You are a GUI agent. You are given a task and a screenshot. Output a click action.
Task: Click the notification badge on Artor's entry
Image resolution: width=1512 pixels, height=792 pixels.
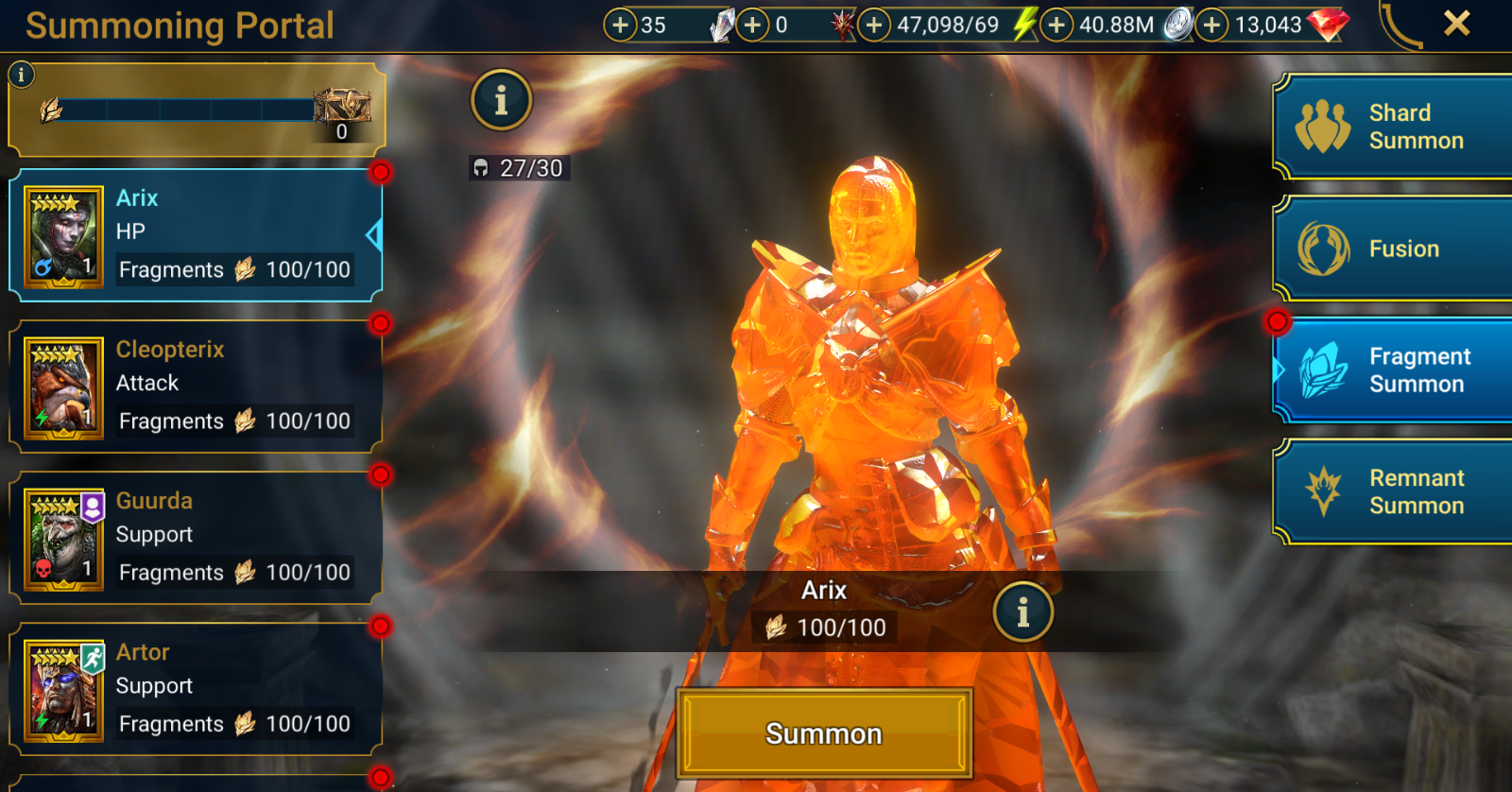click(383, 625)
